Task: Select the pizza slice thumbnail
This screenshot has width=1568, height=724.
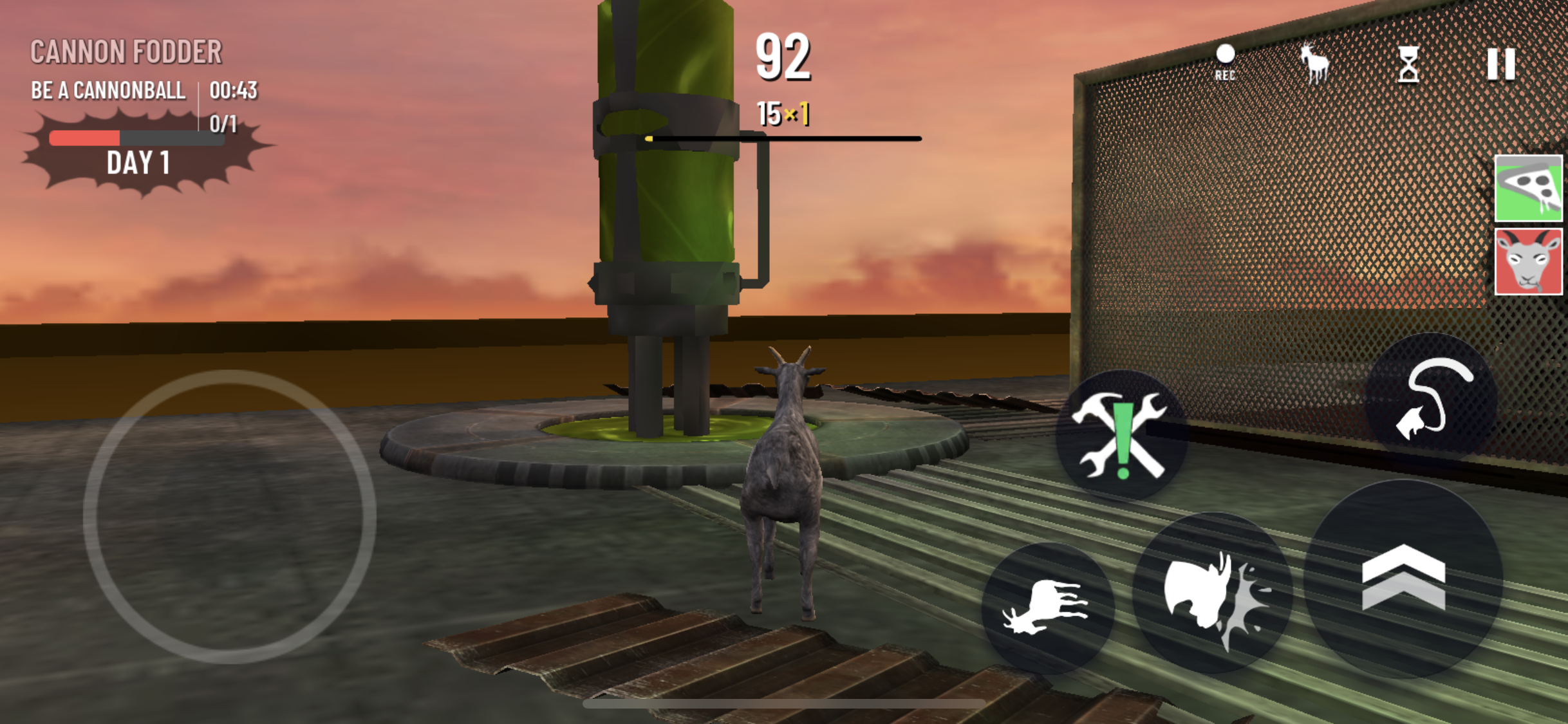Action: pos(1528,188)
